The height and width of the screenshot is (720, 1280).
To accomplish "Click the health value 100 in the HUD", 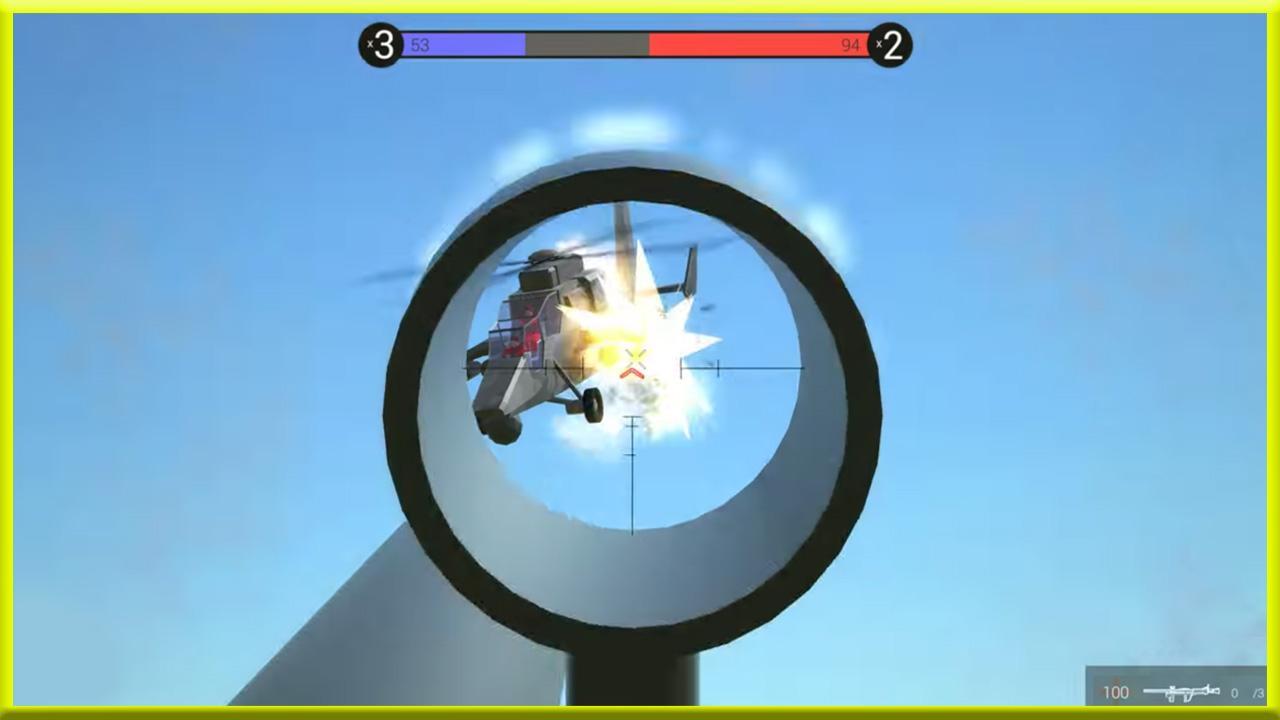I will tap(1114, 692).
